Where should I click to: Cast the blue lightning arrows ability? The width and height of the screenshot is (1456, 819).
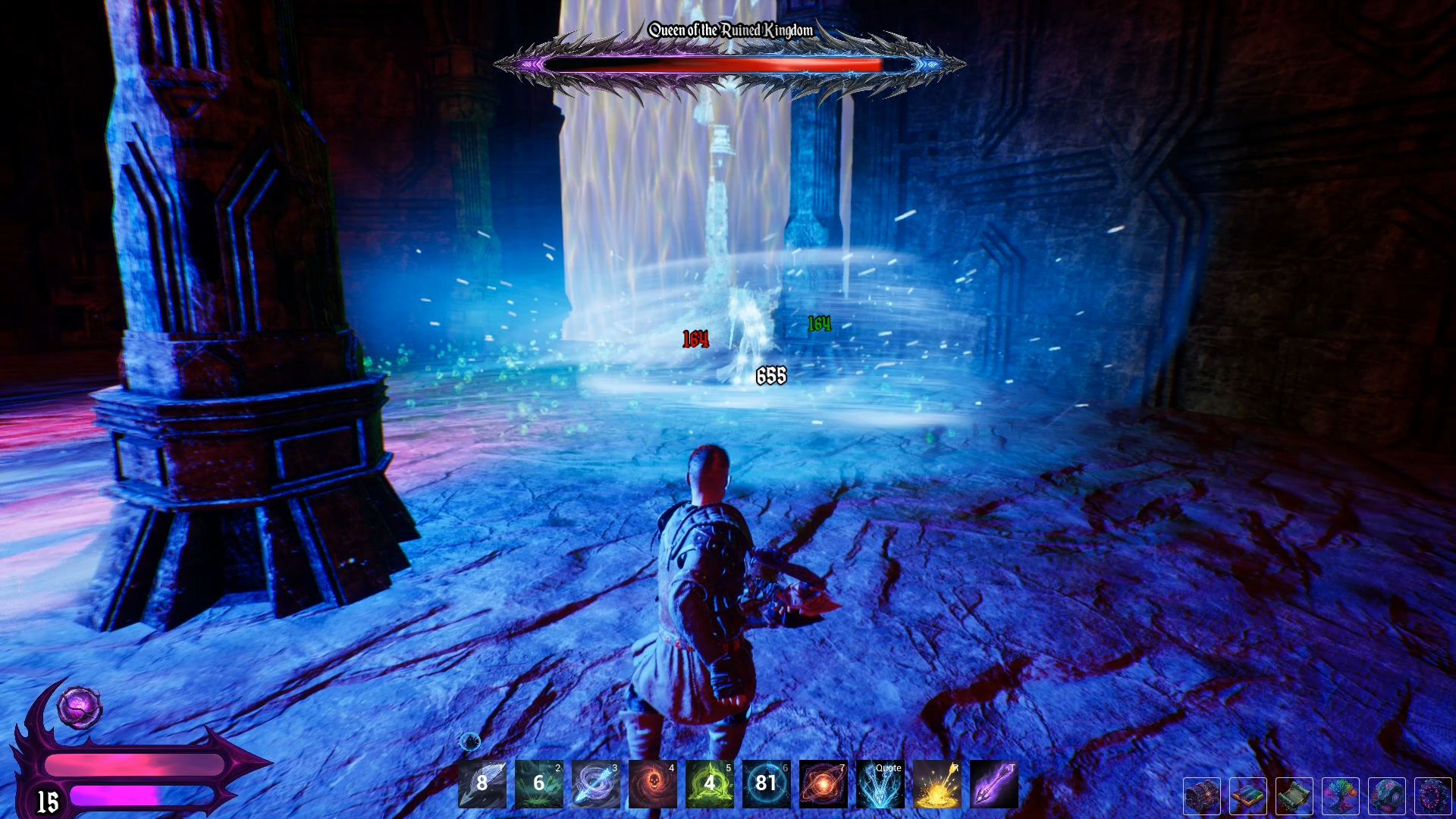[880, 783]
